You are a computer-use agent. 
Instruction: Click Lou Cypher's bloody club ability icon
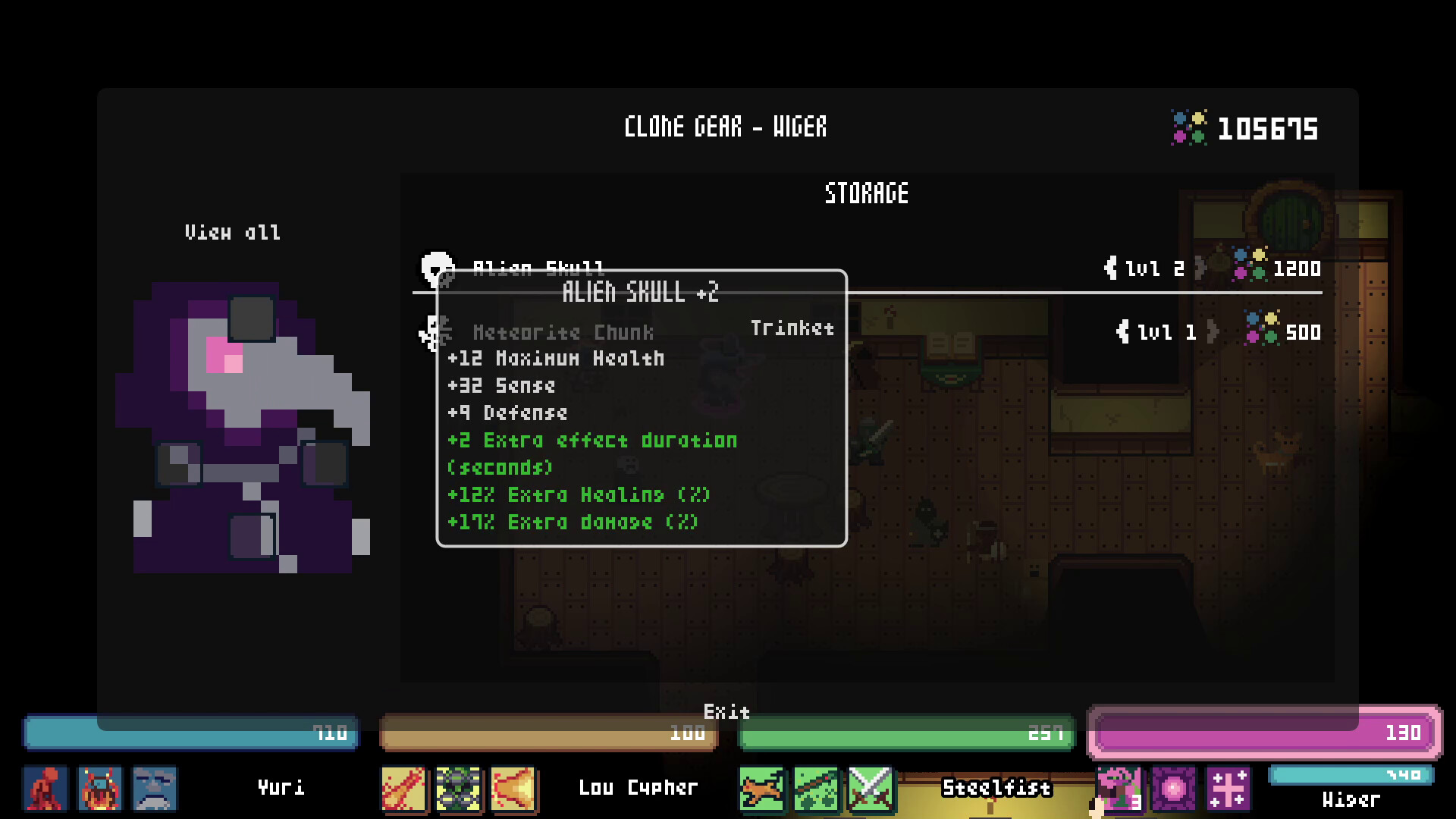click(404, 790)
